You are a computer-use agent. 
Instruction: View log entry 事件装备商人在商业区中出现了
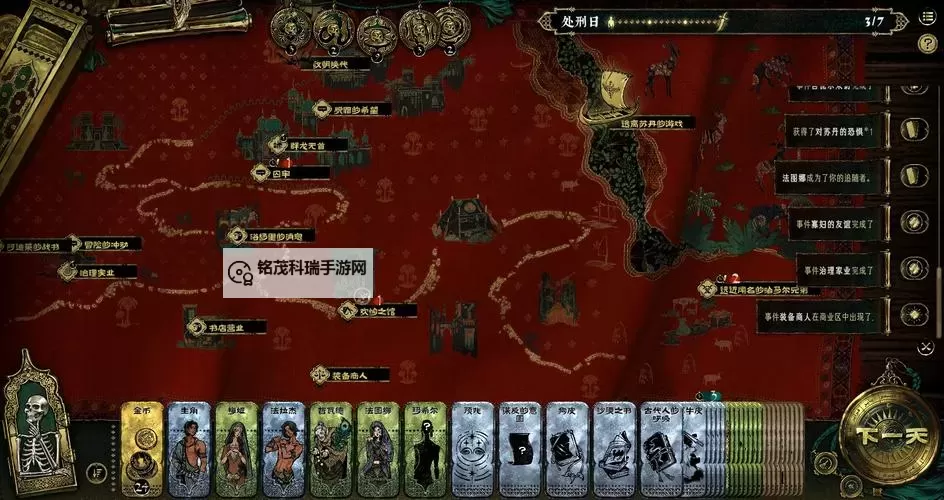pyautogui.click(x=823, y=315)
